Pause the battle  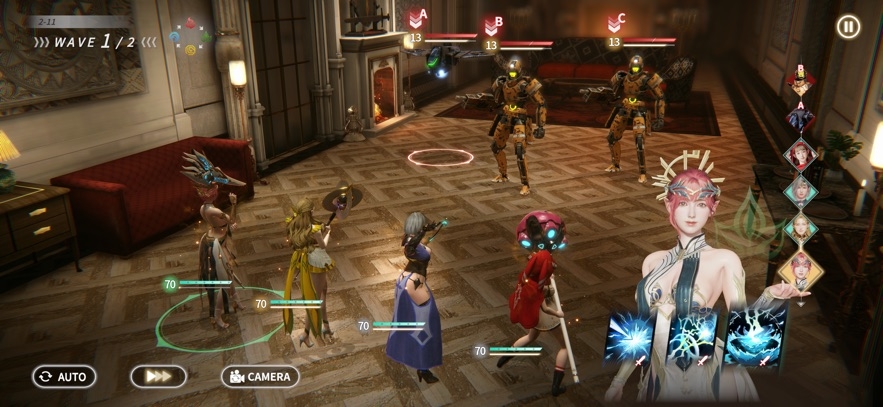(848, 27)
